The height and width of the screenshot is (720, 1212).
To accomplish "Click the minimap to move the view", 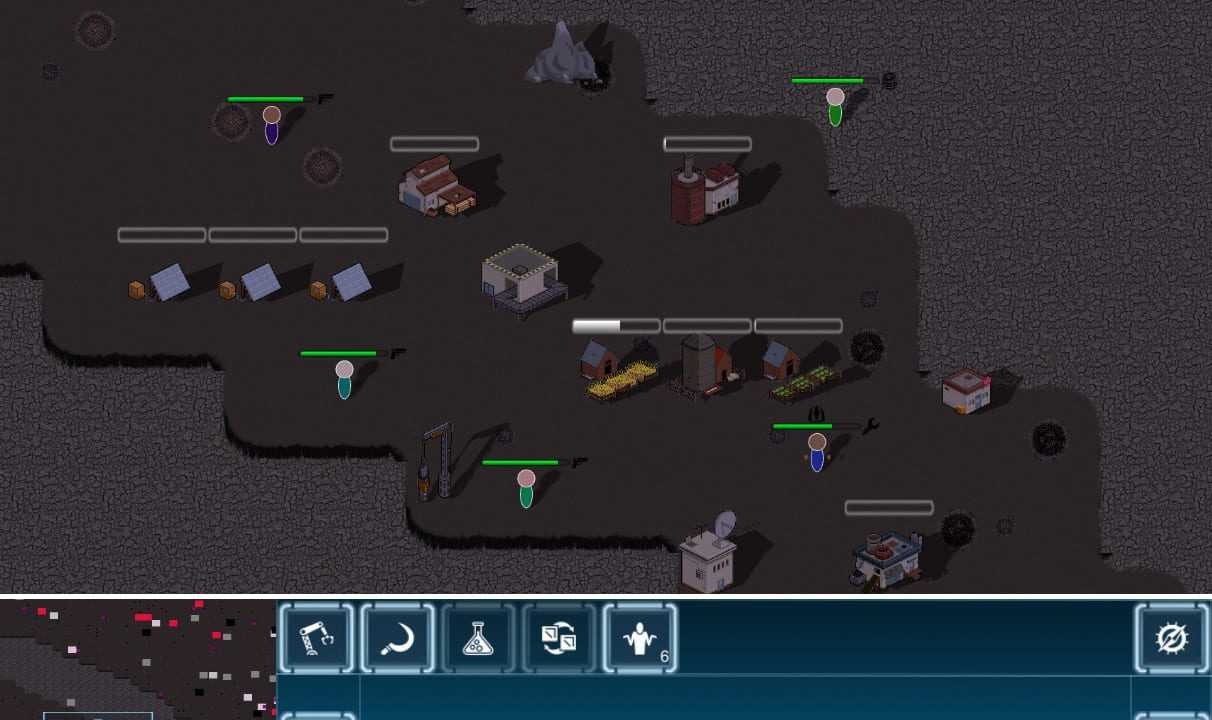I will click(137, 658).
